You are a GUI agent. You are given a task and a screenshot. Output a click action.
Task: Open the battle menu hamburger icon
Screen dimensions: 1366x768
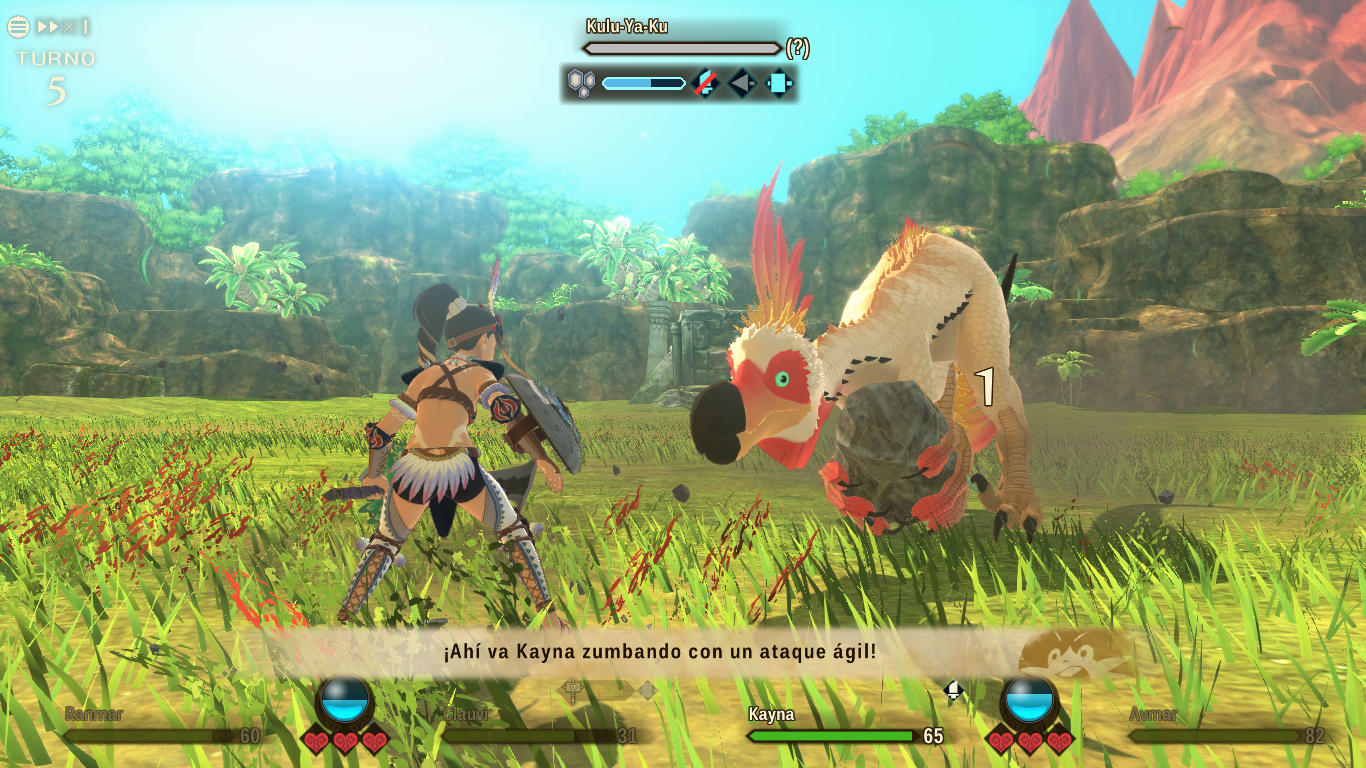point(18,27)
